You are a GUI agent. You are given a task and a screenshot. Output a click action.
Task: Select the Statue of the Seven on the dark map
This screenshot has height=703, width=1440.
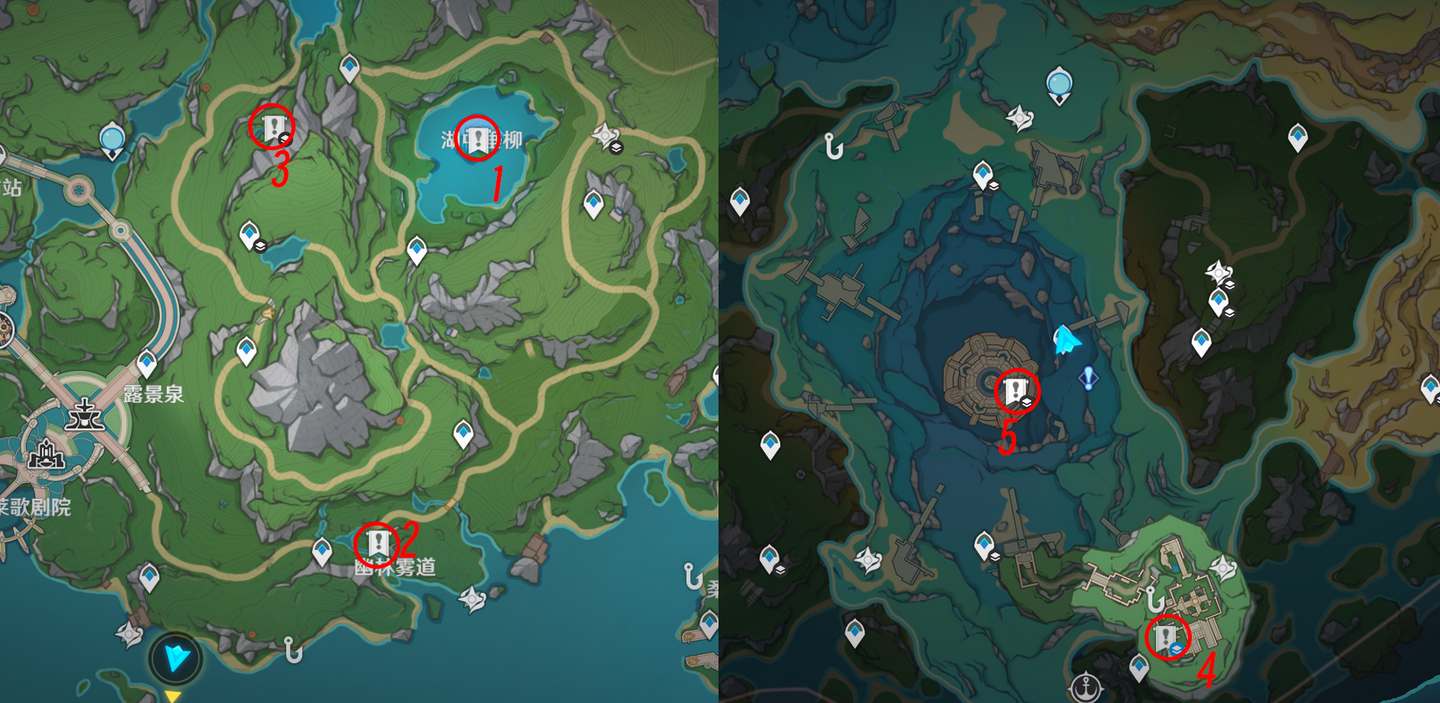click(1059, 84)
